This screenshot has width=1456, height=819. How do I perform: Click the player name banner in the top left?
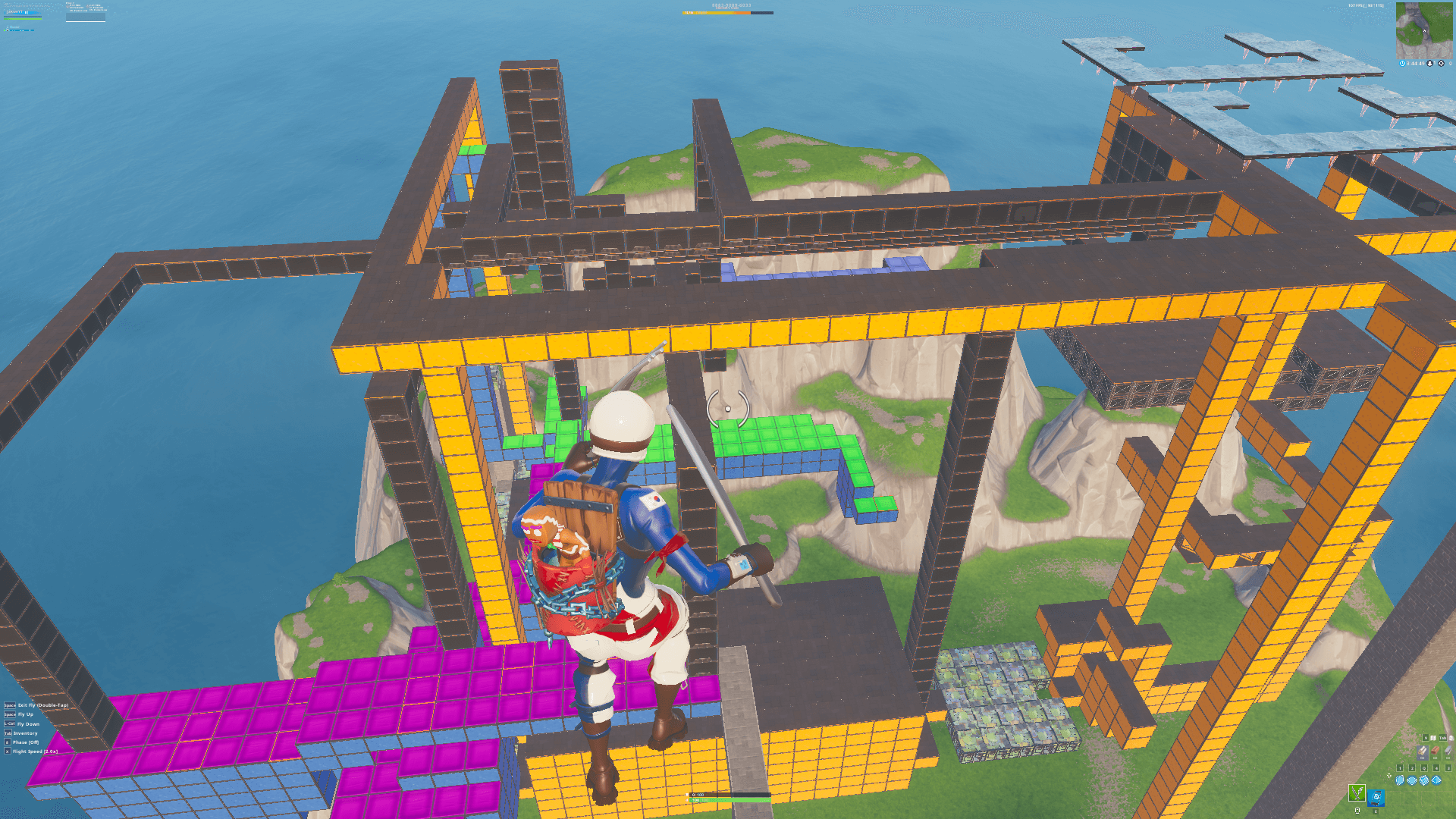pyautogui.click(x=23, y=13)
